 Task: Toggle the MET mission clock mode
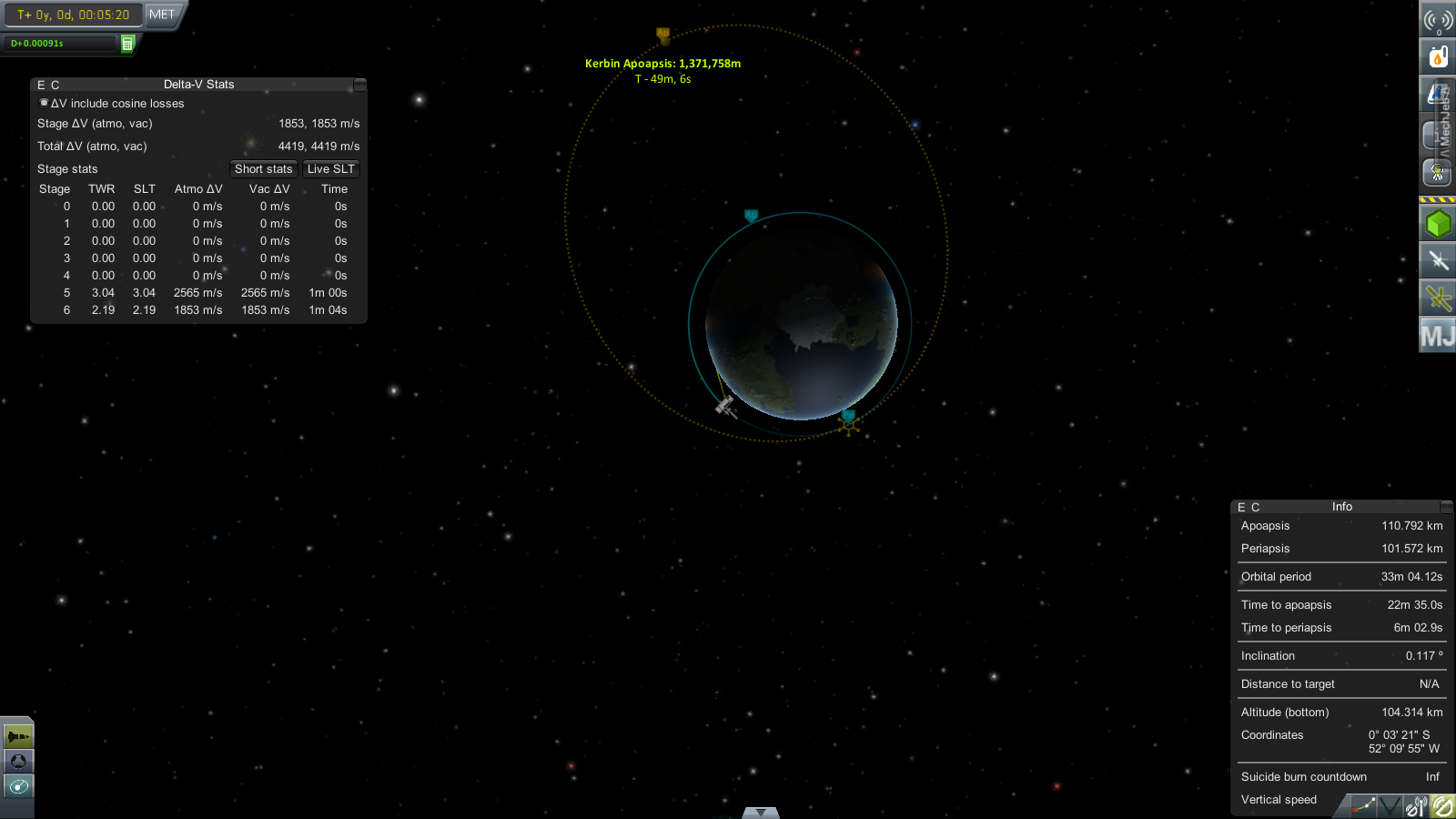click(x=162, y=15)
